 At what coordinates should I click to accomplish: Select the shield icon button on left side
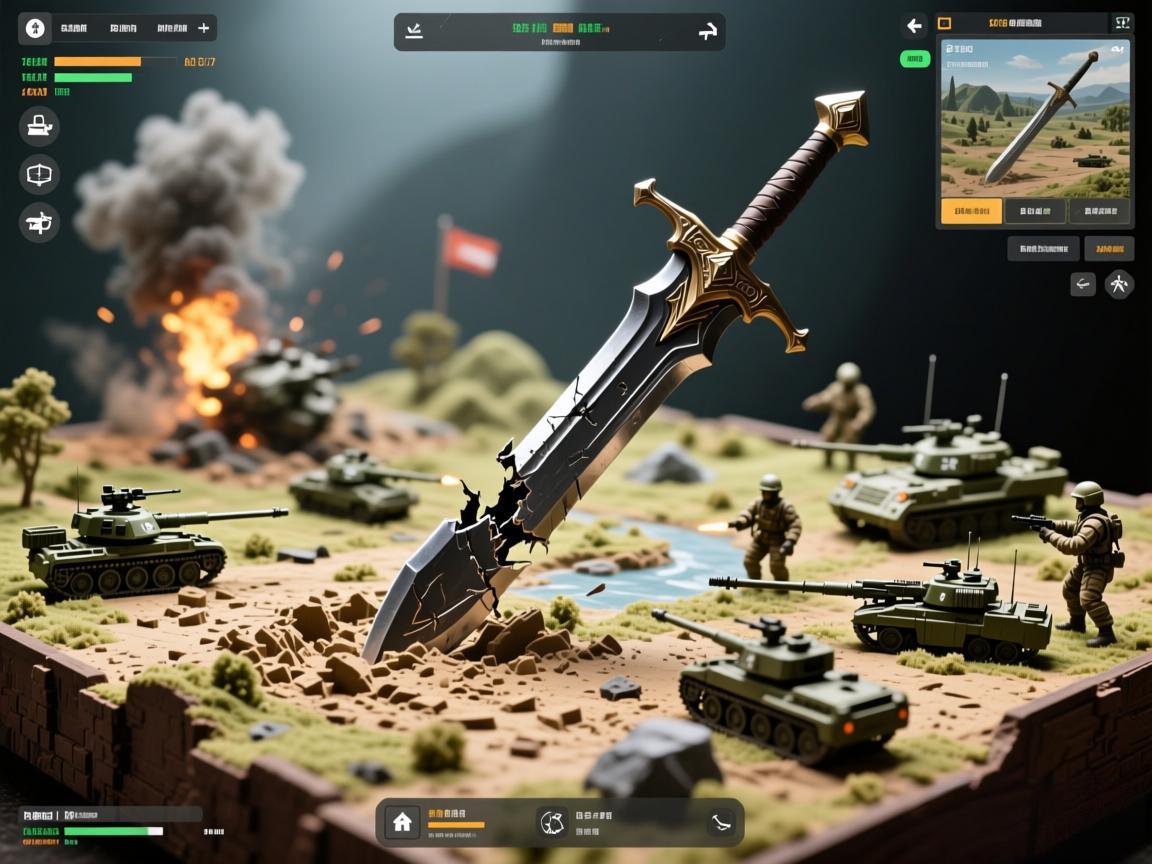(x=39, y=174)
